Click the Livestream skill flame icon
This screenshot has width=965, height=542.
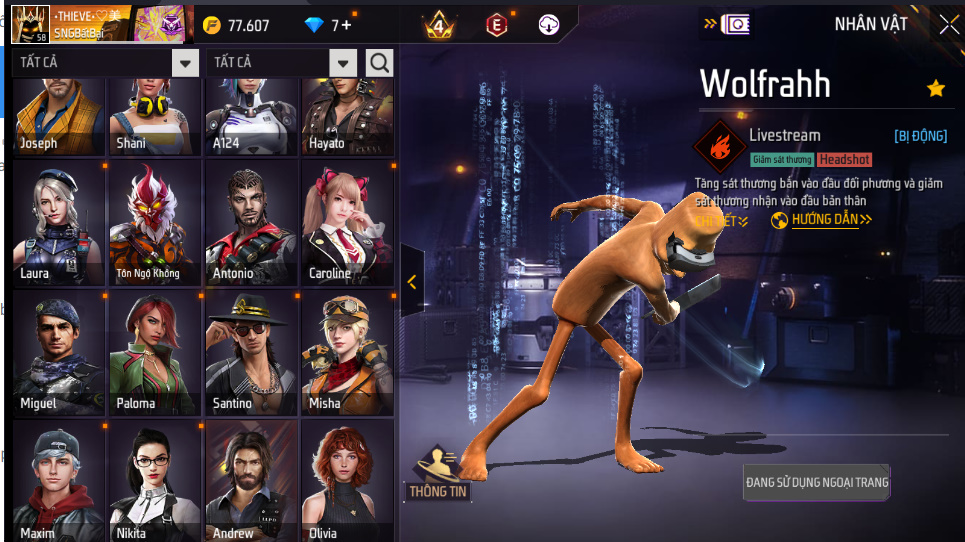pyautogui.click(x=719, y=147)
